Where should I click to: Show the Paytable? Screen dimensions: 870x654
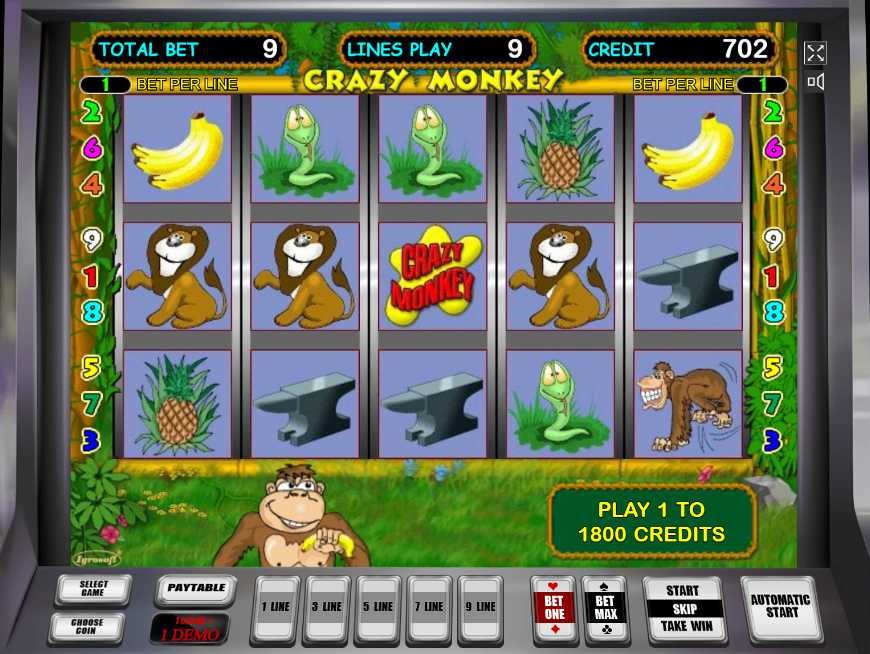point(196,589)
